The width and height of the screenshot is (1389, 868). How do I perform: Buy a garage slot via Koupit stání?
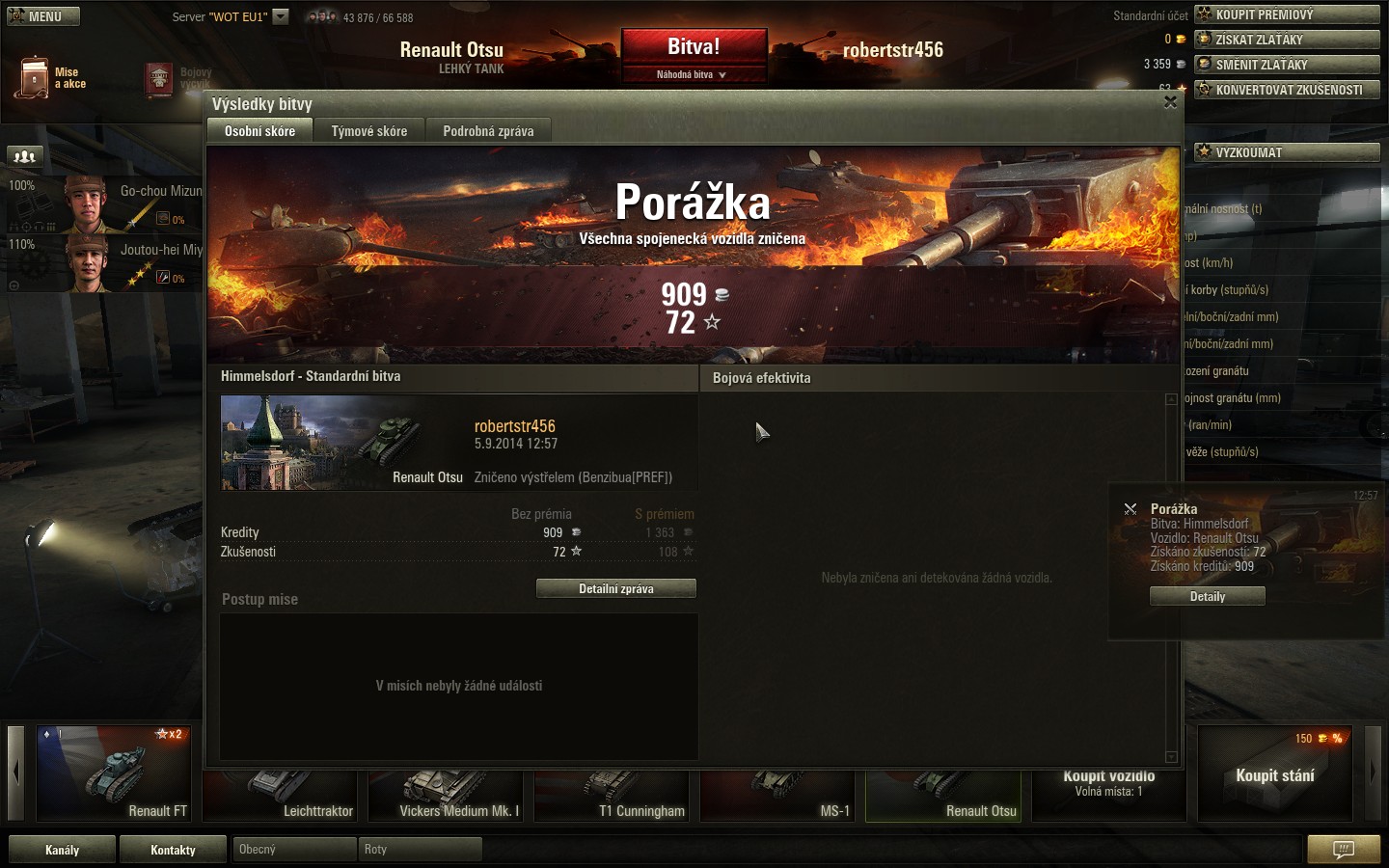[1274, 774]
